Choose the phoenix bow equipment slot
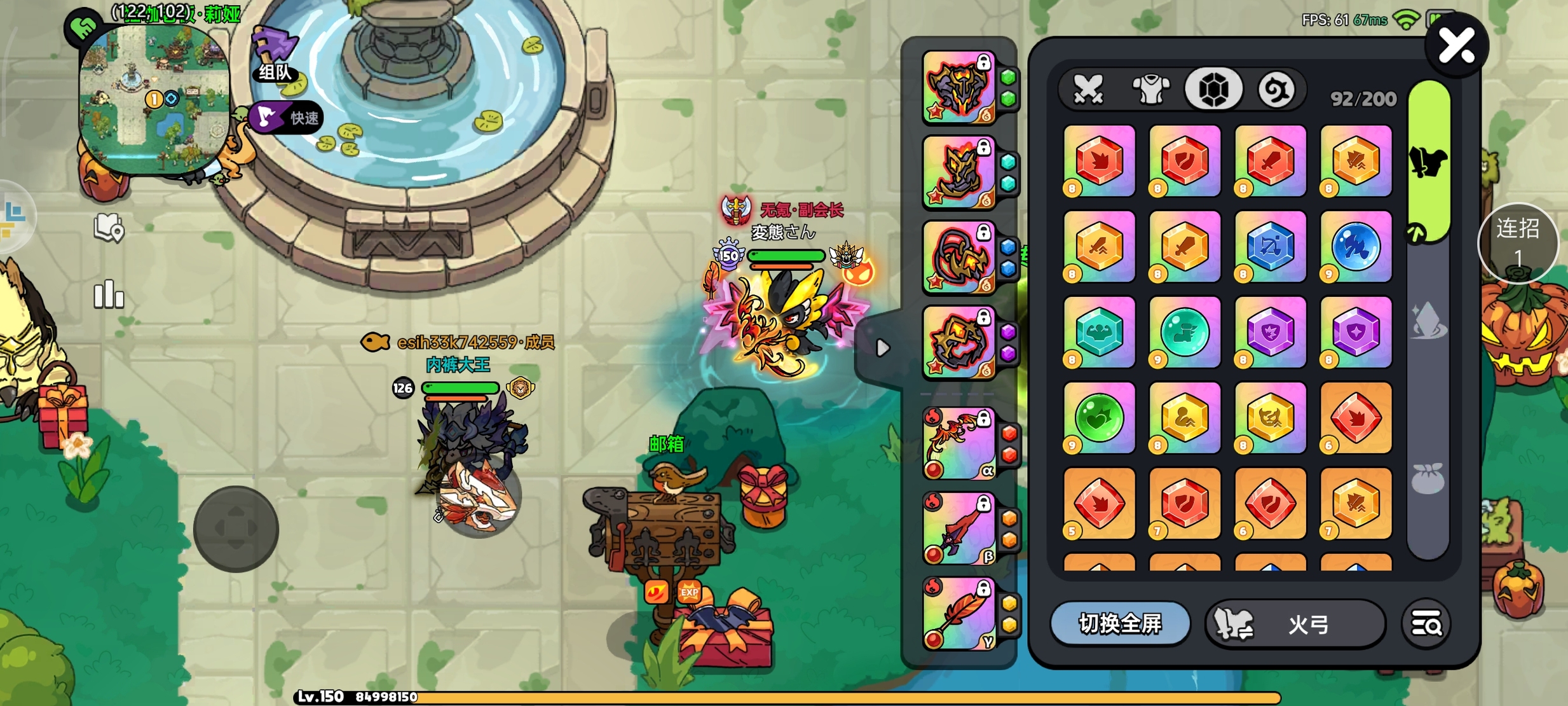The width and height of the screenshot is (1568, 706). coord(959,443)
